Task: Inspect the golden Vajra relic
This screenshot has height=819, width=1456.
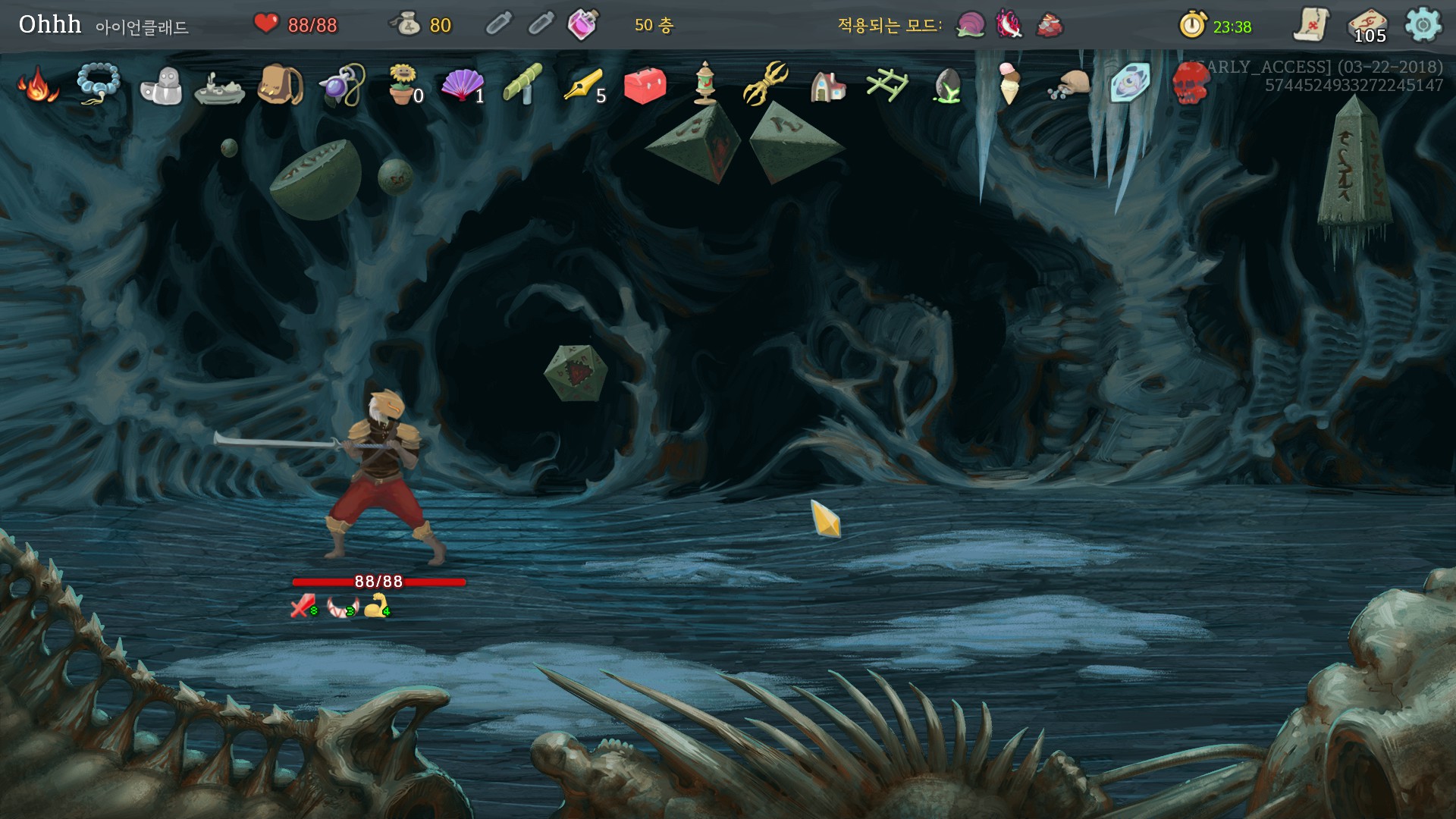Action: pyautogui.click(x=767, y=84)
